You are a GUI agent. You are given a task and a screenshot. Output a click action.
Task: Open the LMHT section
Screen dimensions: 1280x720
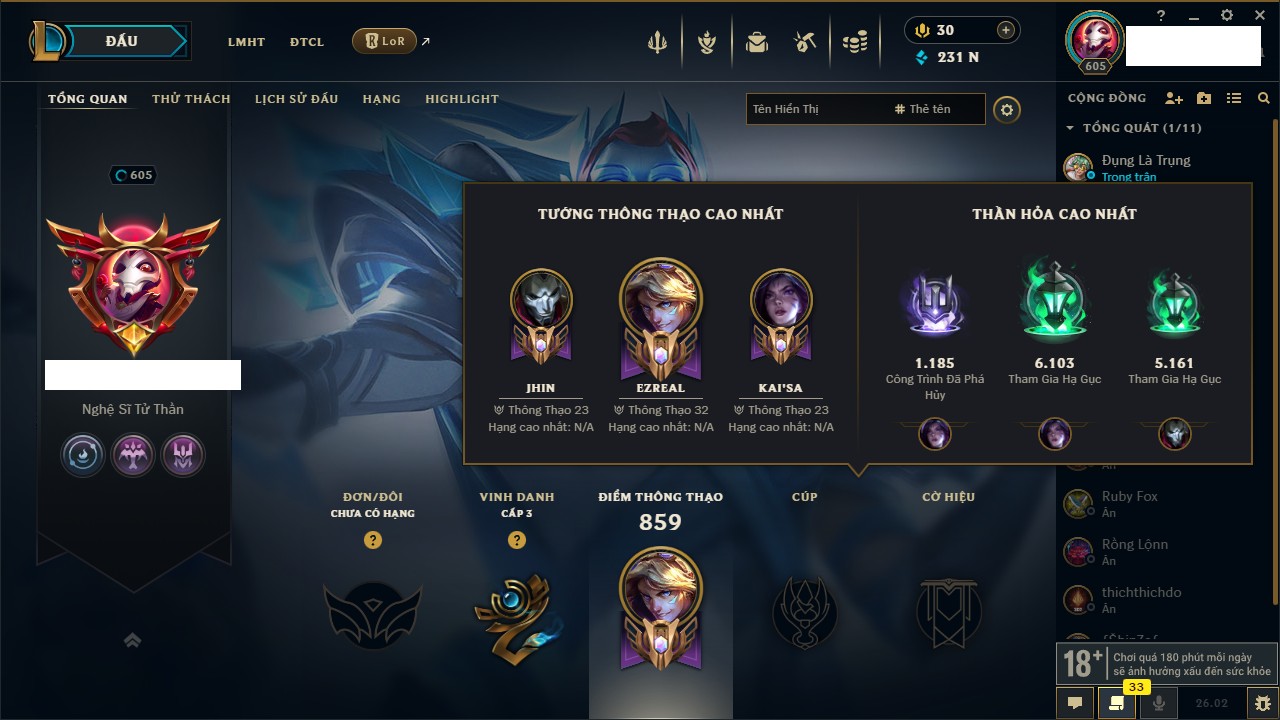246,42
